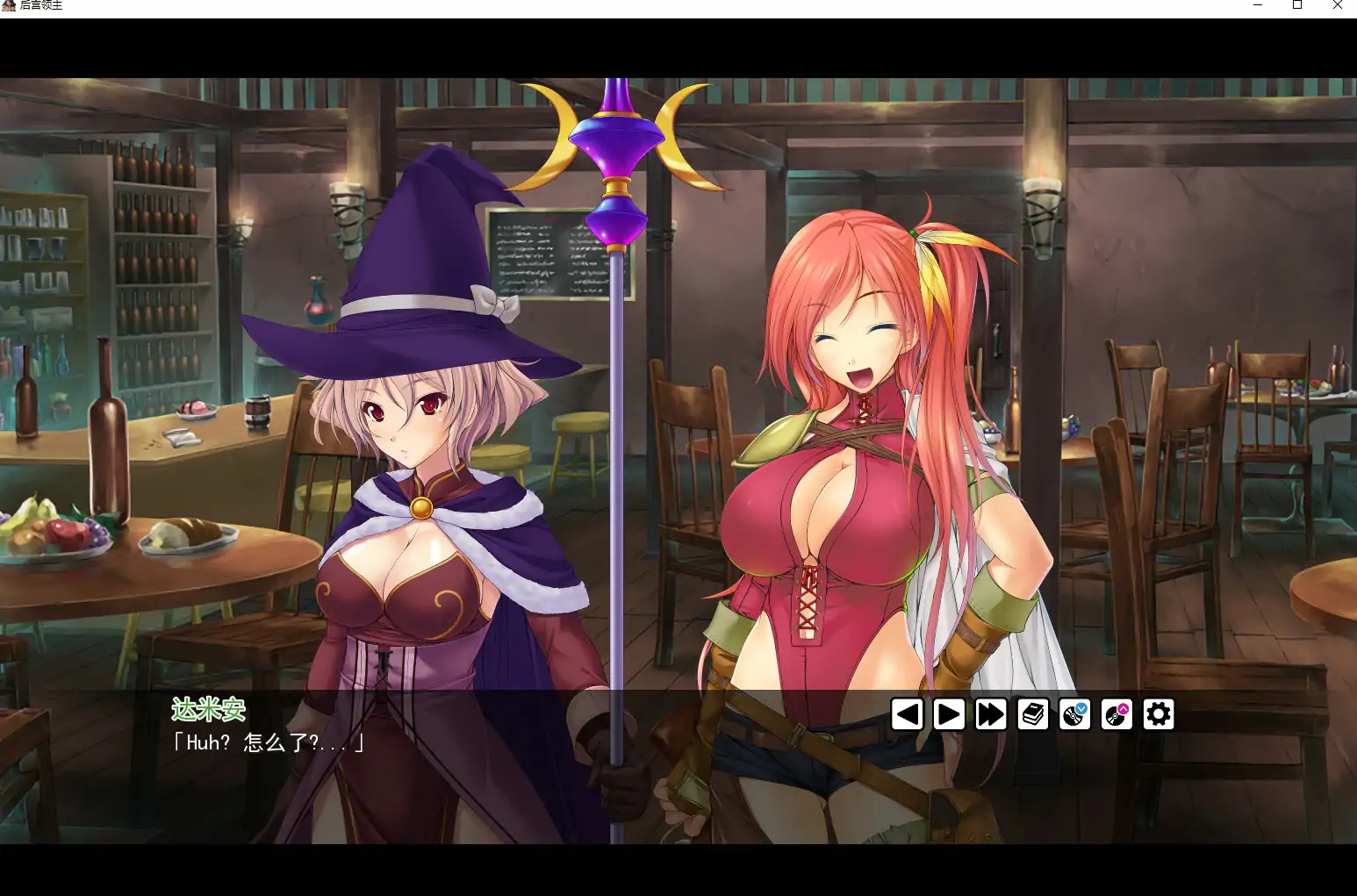Screen dimensions: 1357x896
Task: Close the game window
Action: click(1338, 6)
